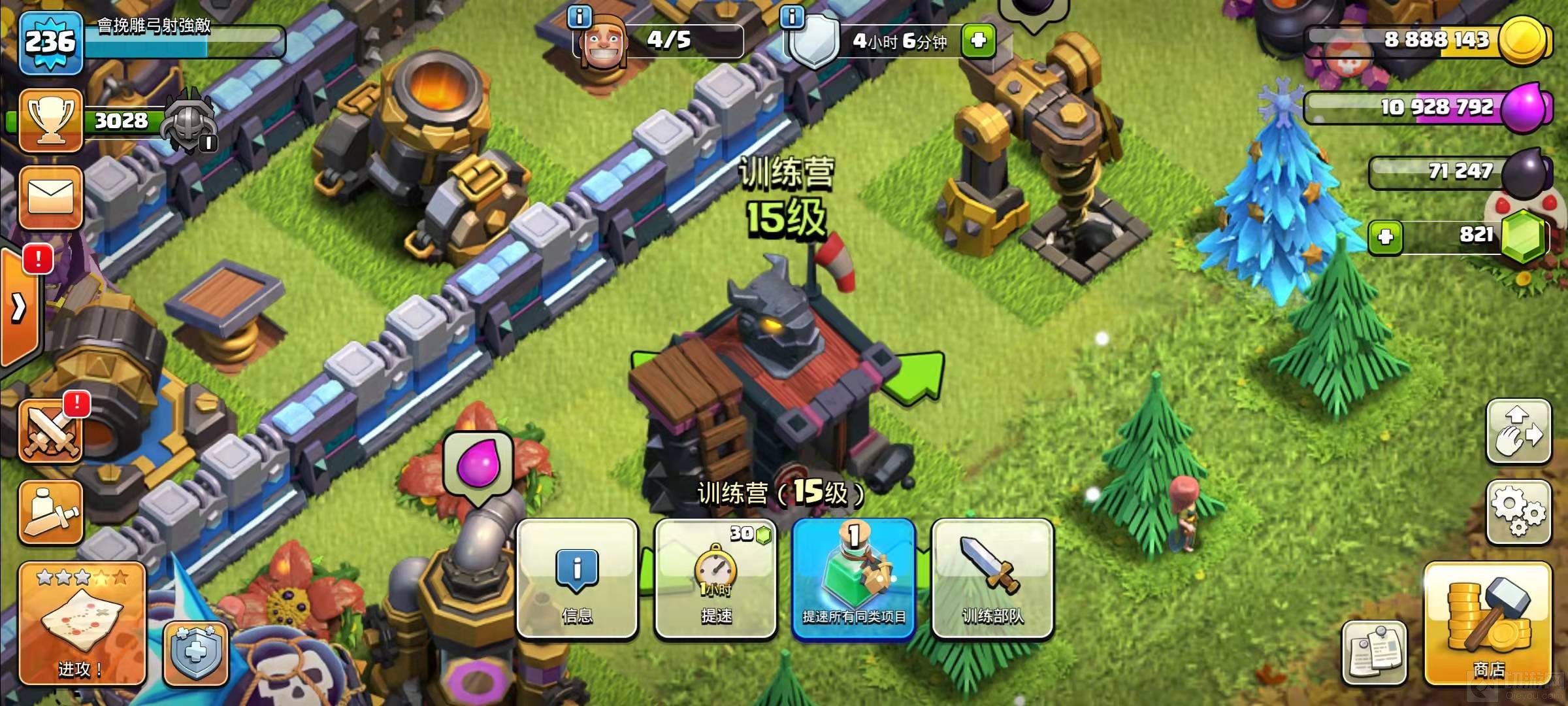Open the level 236 player profile badge
The image size is (1568, 706).
coord(51,42)
